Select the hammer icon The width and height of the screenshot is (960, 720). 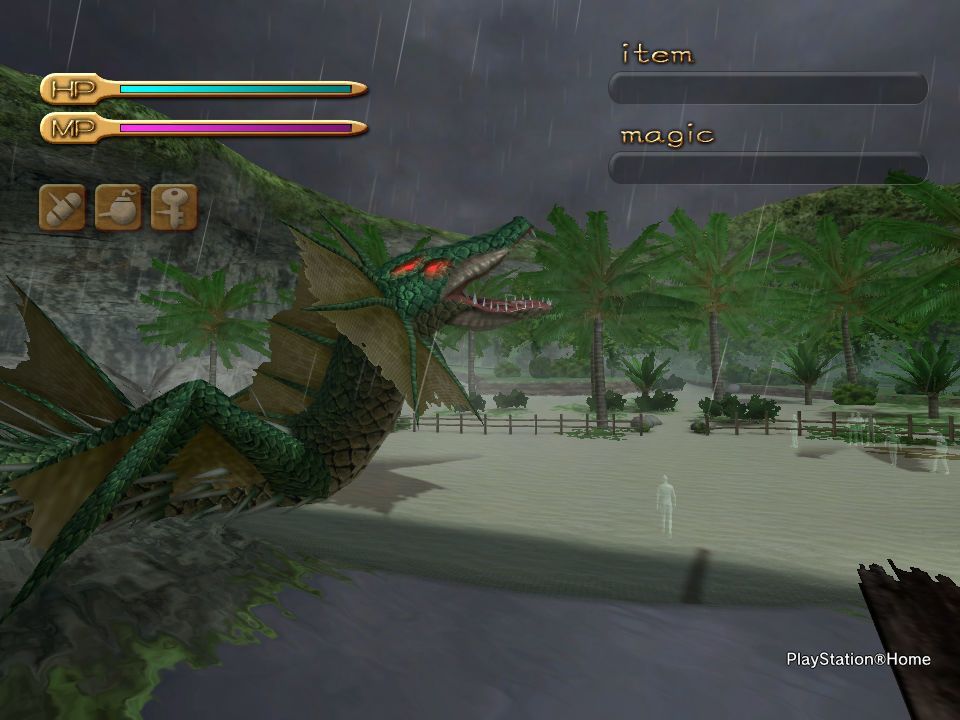pos(62,207)
